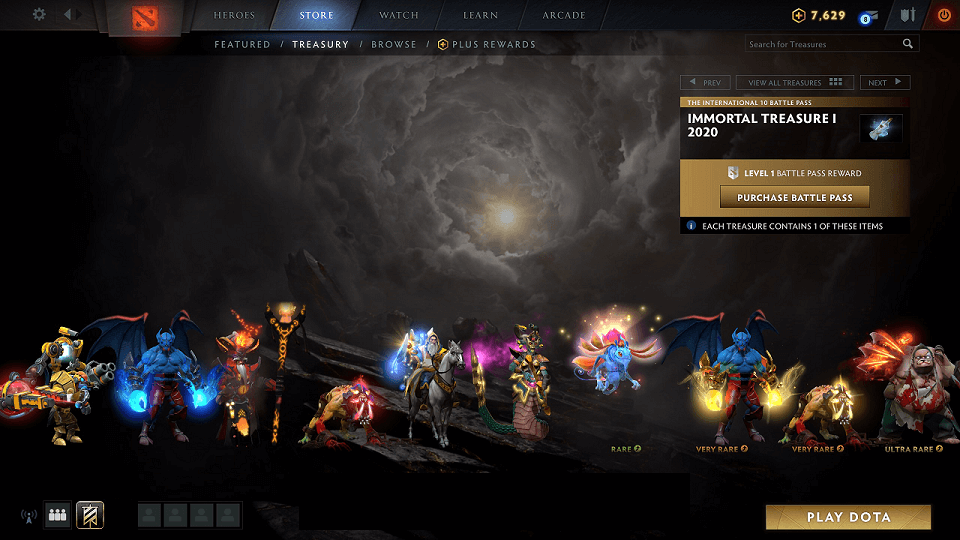The height and width of the screenshot is (540, 960).
Task: Select the Store tab
Action: tap(316, 16)
